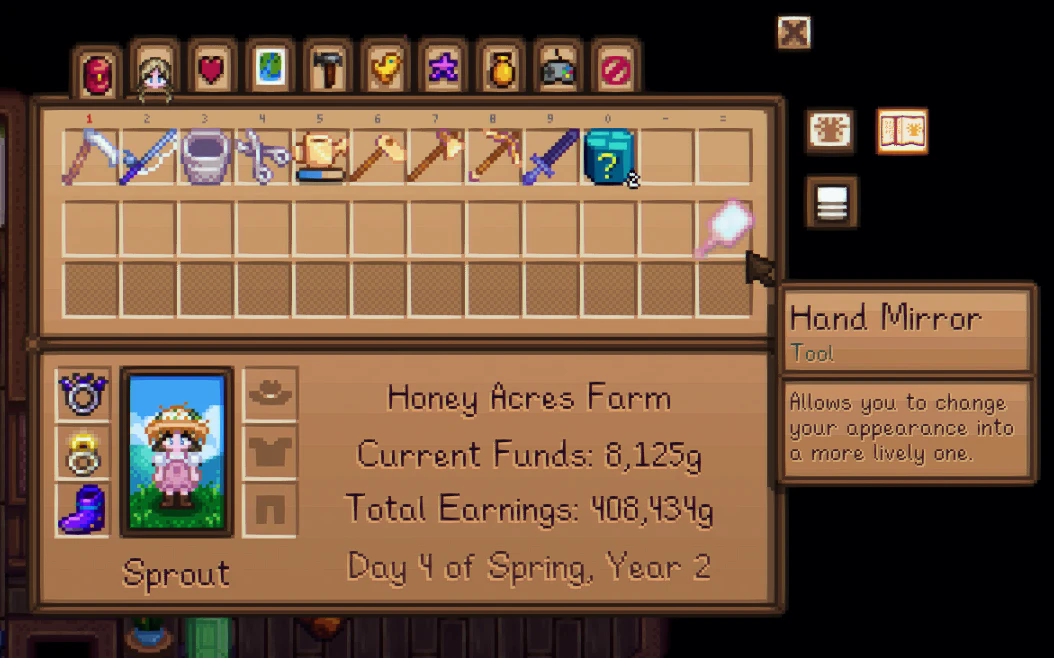Close the inventory menu with the X
The image size is (1054, 658).
coord(793,33)
